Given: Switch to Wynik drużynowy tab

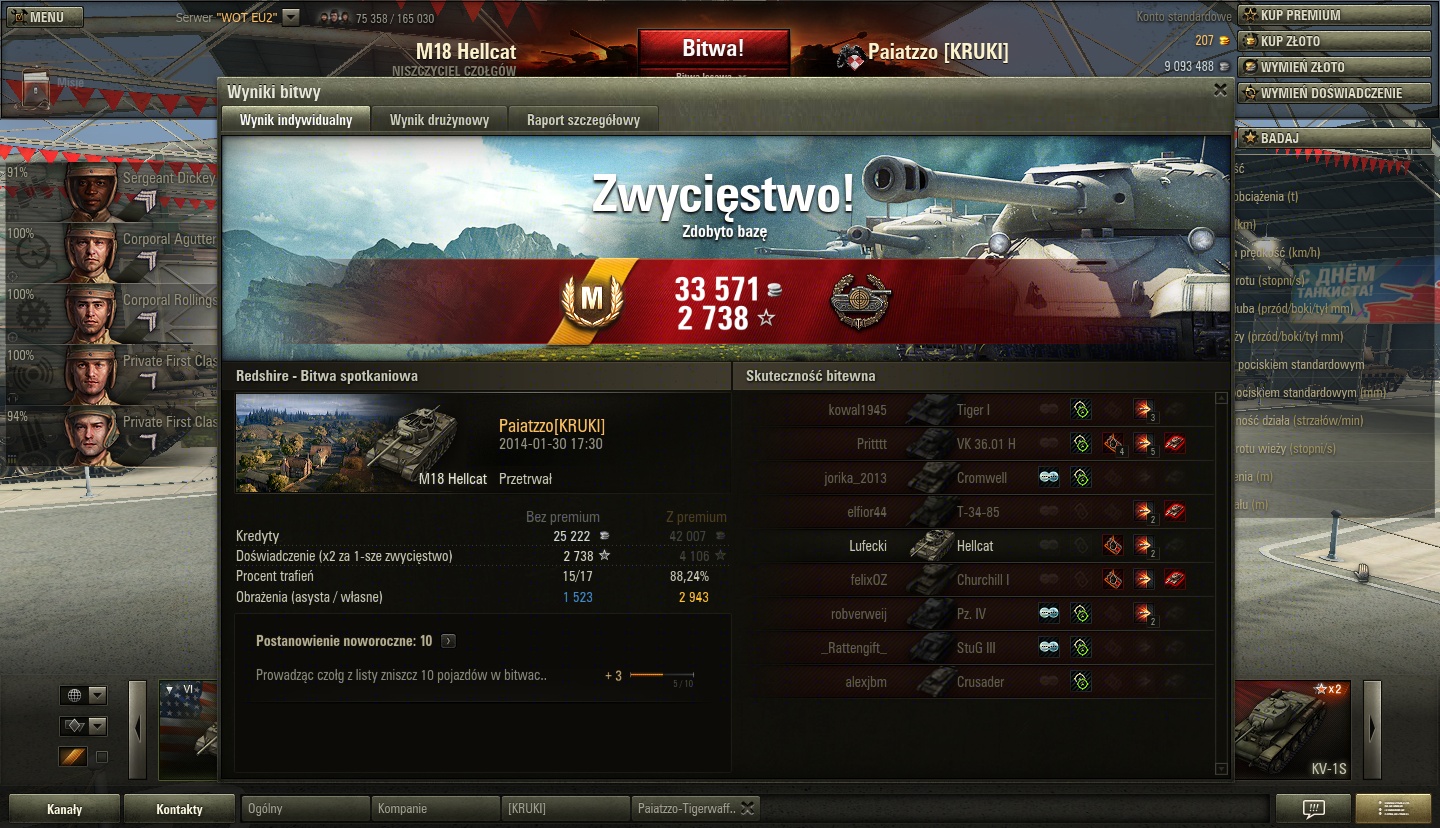Looking at the screenshot, I should (439, 120).
